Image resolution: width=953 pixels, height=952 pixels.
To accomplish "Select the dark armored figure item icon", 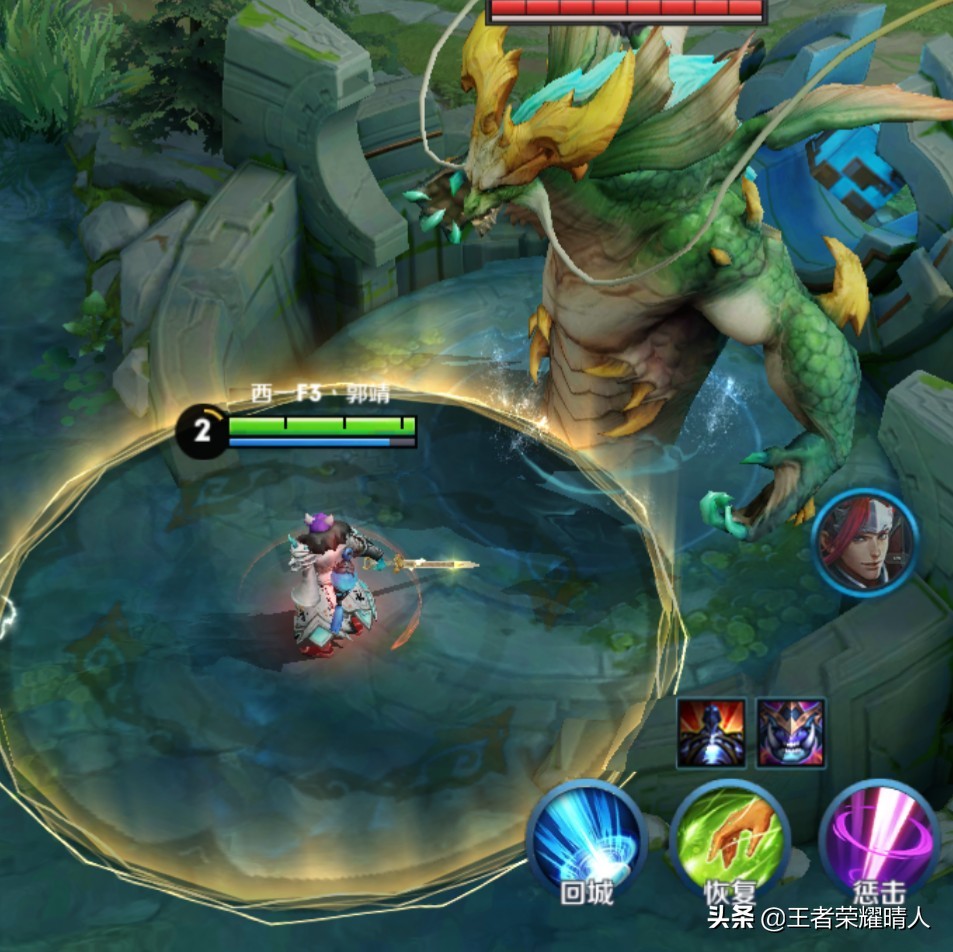I will [x=711, y=733].
